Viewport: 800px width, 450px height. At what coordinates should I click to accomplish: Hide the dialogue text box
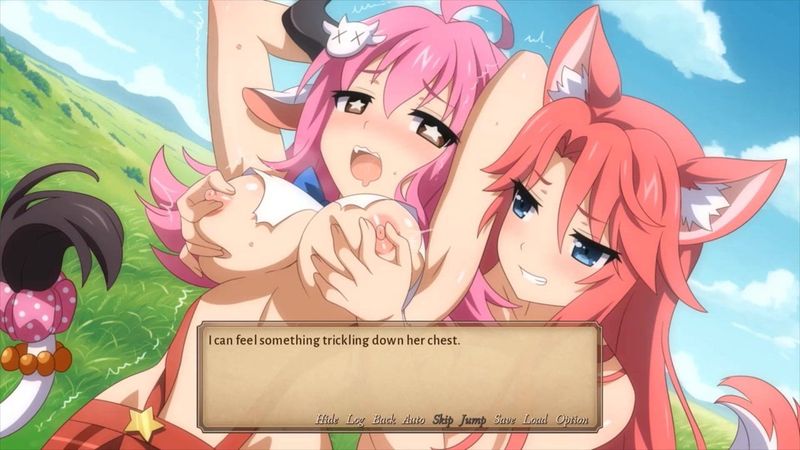tap(327, 419)
